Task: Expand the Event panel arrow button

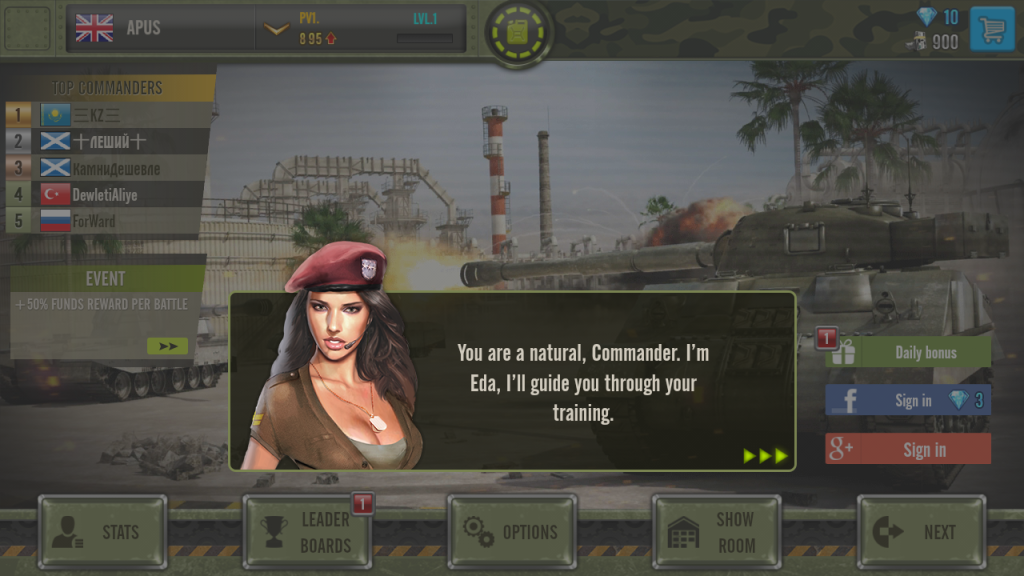Action: pyautogui.click(x=167, y=346)
